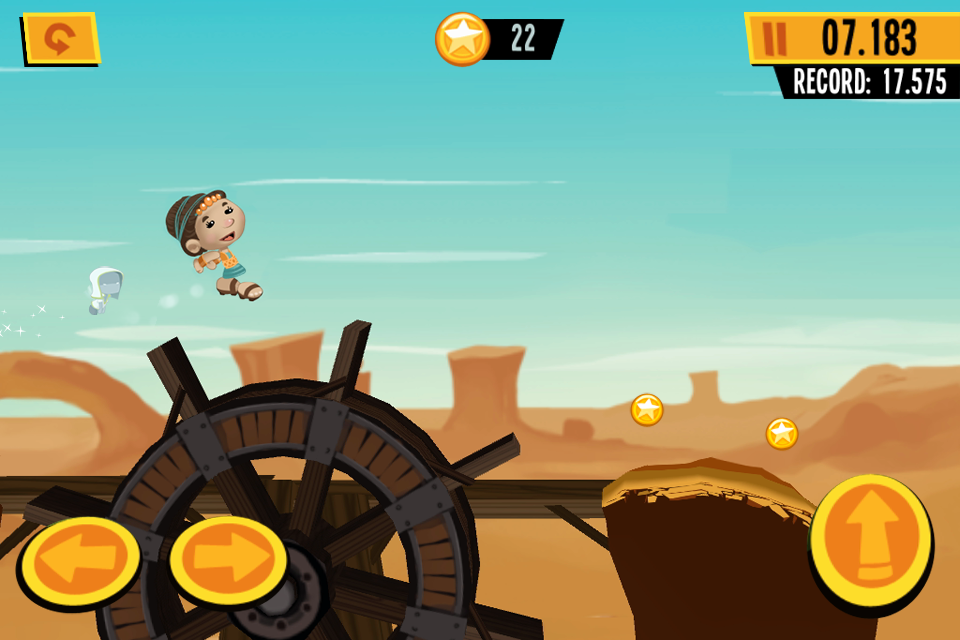Jump with the up arrow button
The width and height of the screenshot is (960, 640).
870,540
